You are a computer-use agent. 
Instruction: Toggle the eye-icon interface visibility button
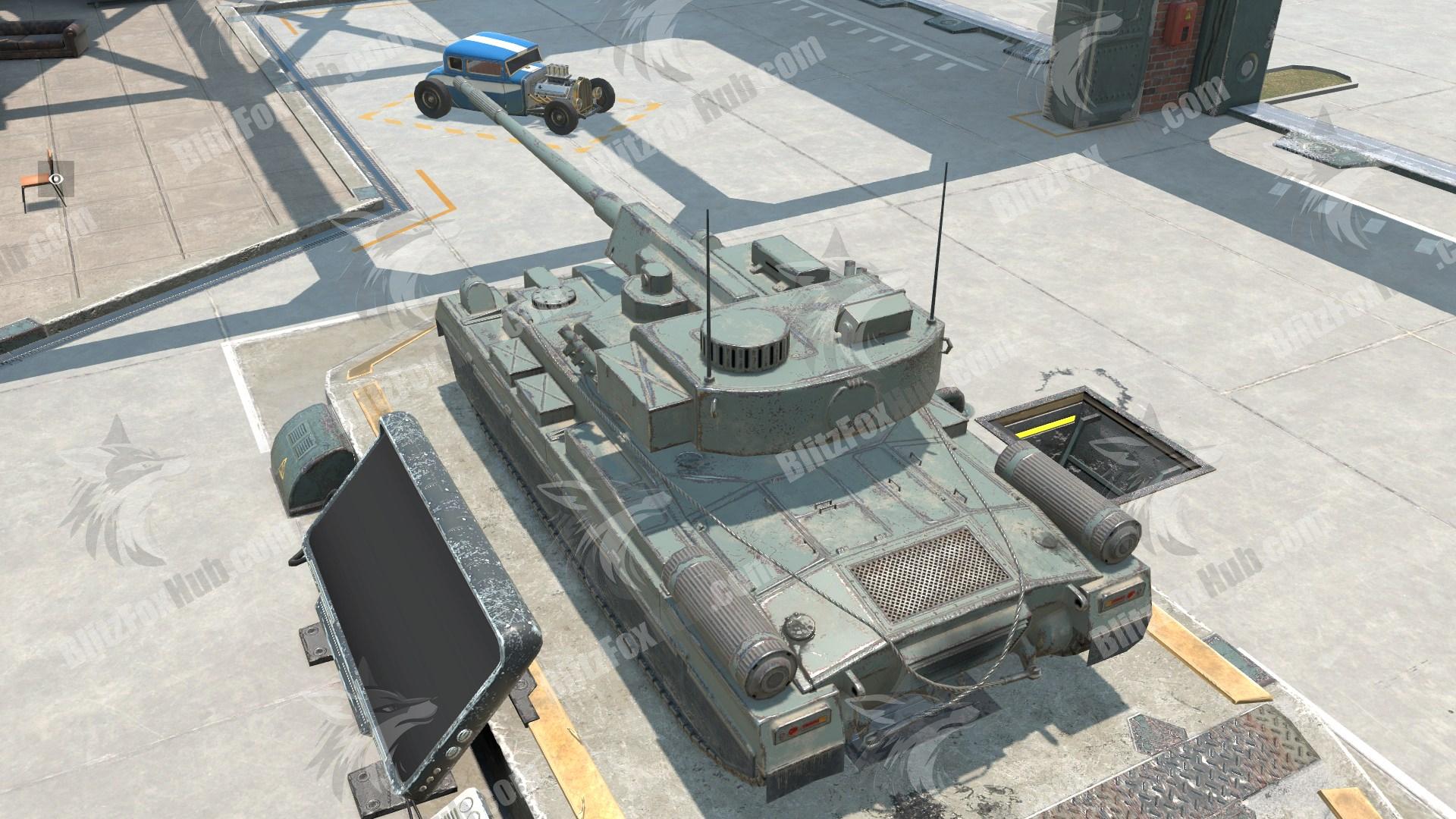57,179
